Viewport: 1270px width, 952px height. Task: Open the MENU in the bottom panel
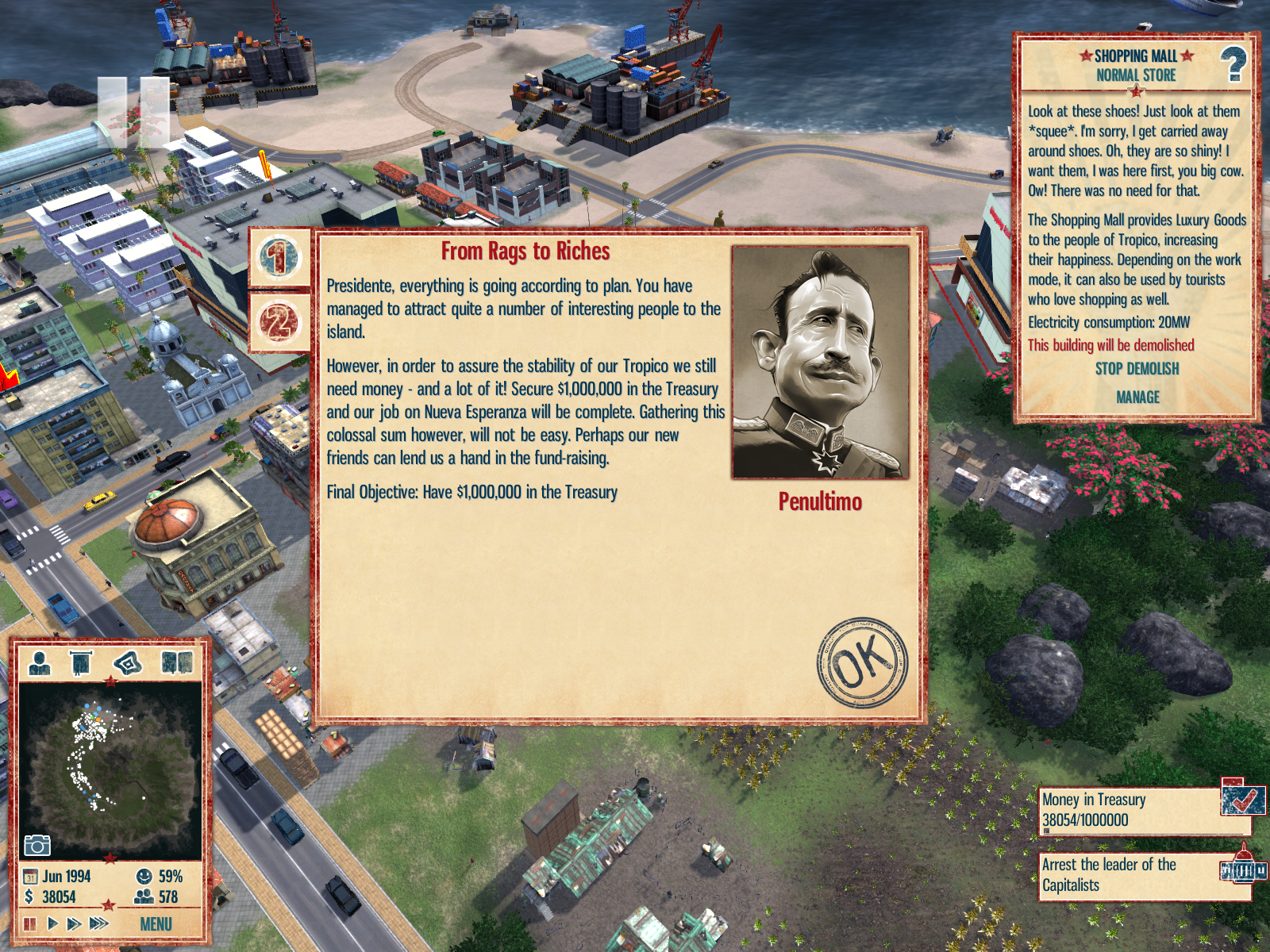pyautogui.click(x=156, y=924)
